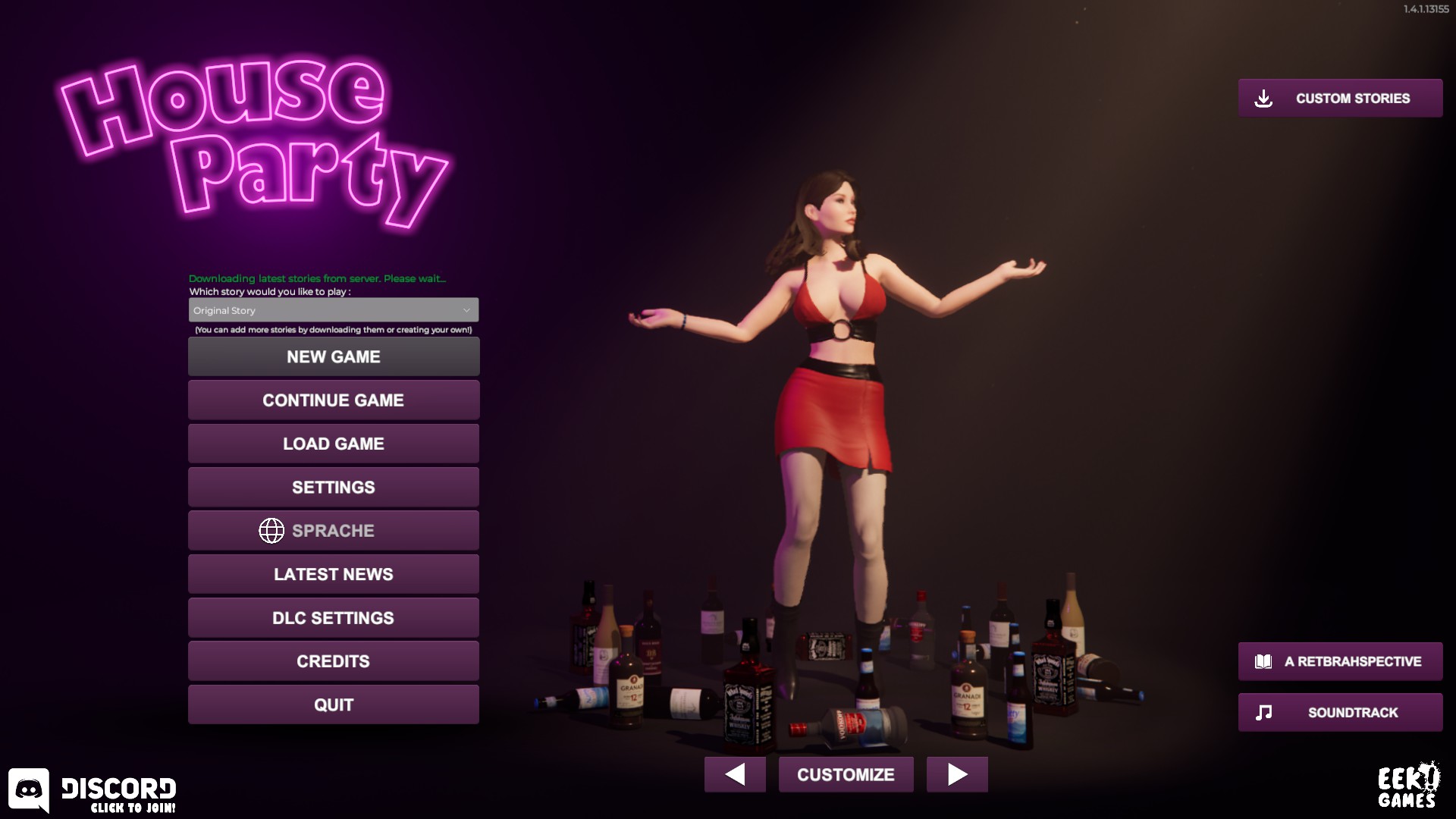This screenshot has height=819, width=1456.
Task: Show the Latest News
Action: 334,574
